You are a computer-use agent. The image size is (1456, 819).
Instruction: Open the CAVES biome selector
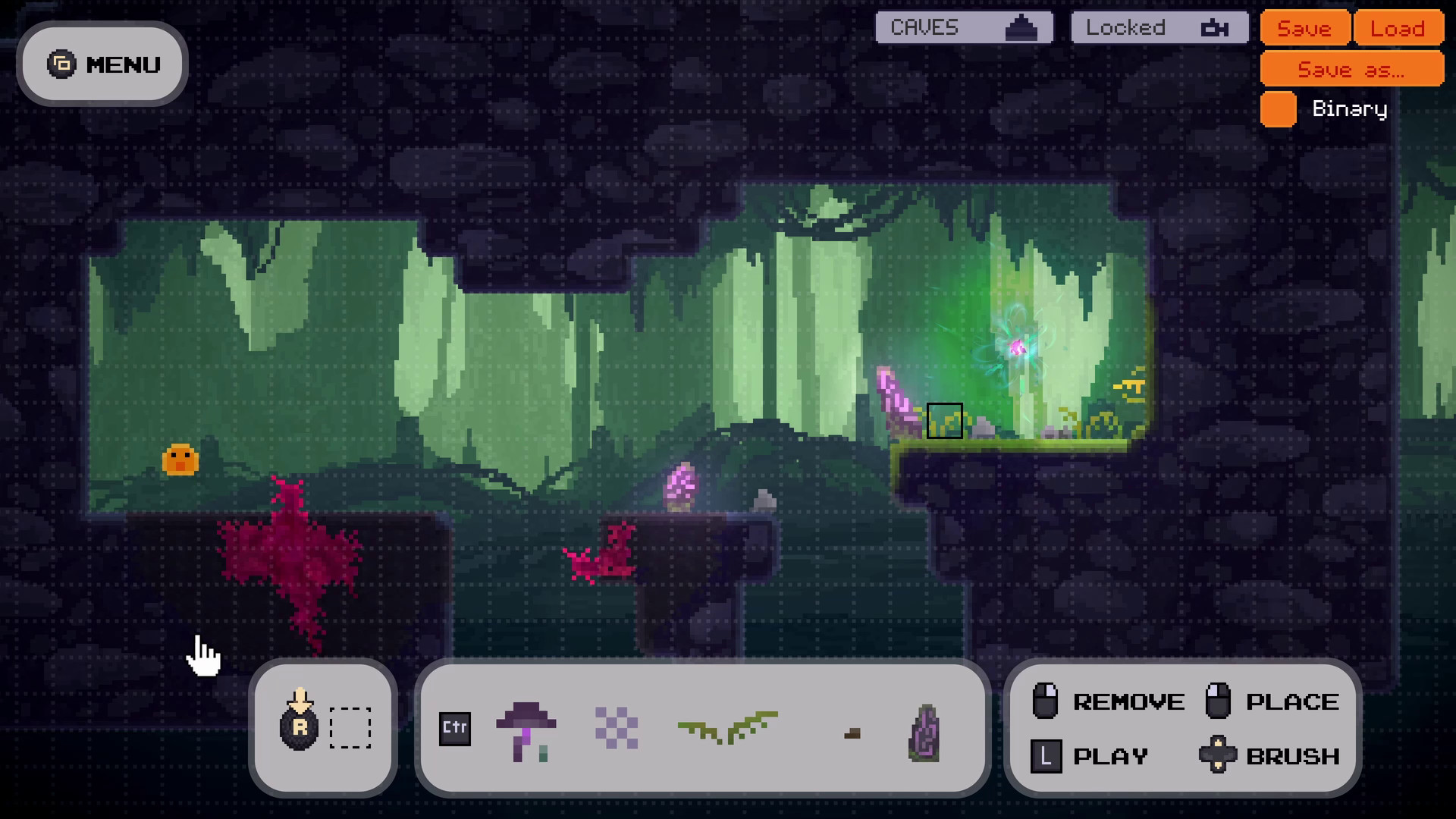tap(963, 27)
